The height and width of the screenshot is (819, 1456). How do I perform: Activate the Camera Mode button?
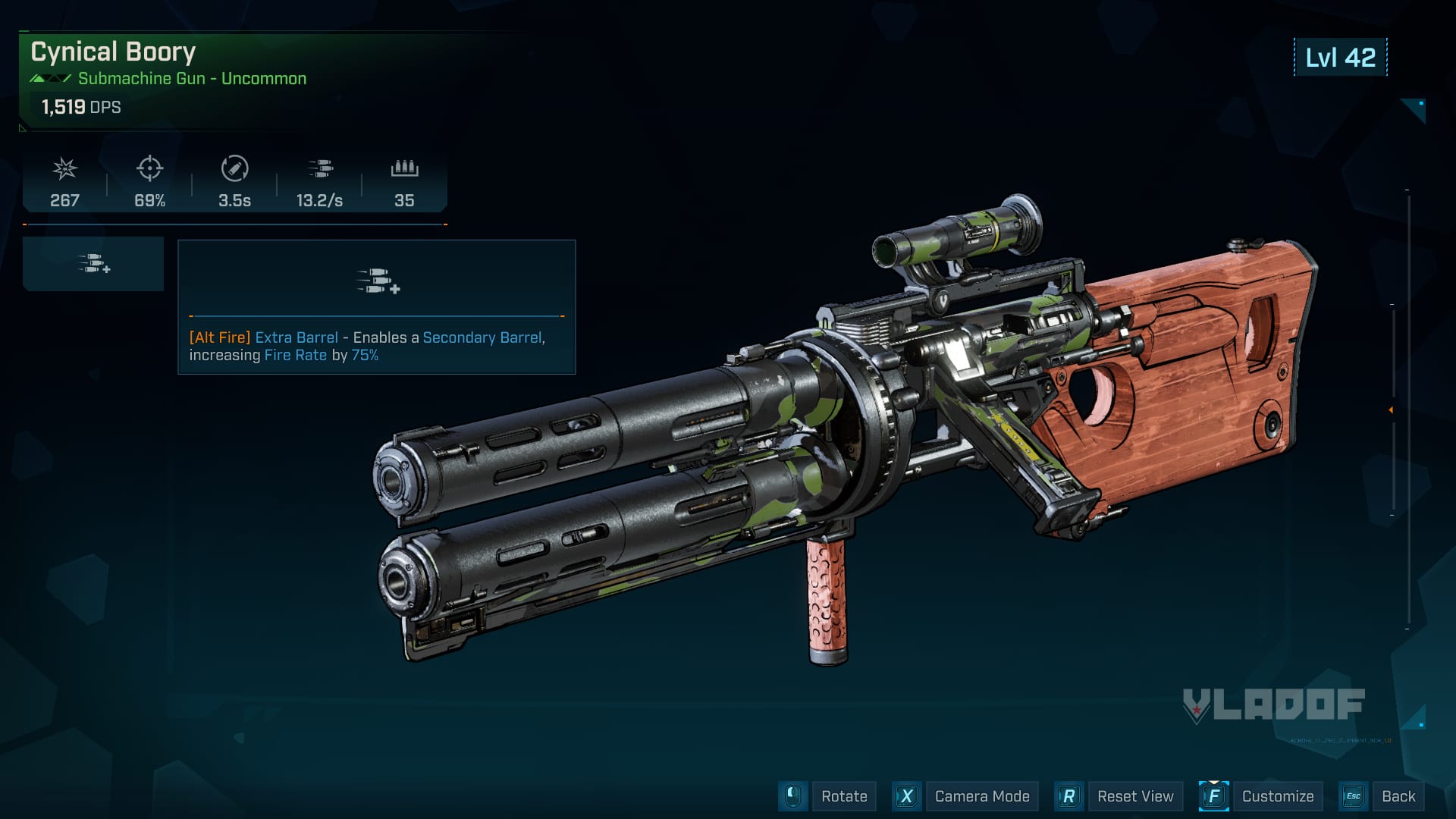tap(981, 796)
